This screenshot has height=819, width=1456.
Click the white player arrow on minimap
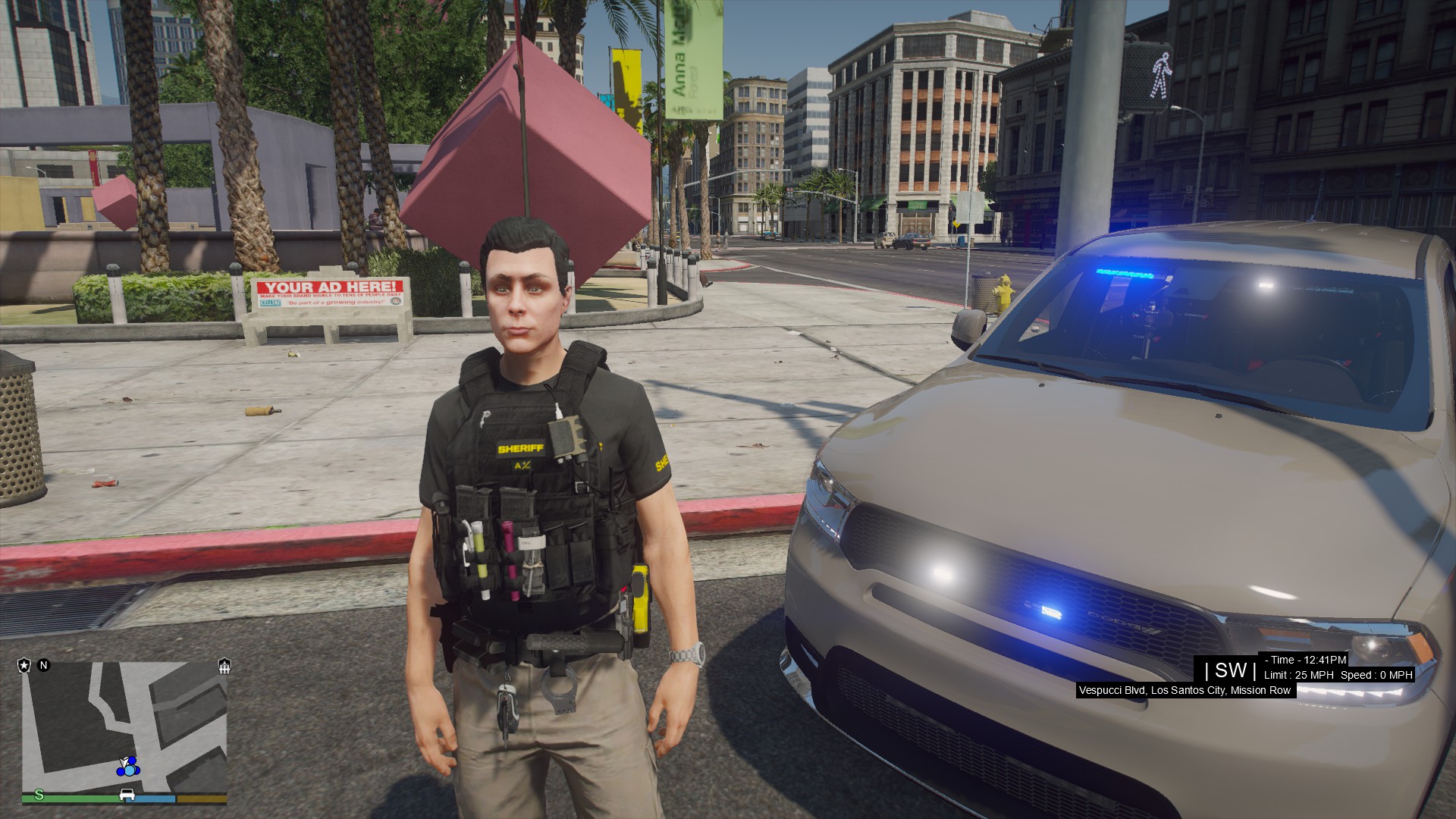tap(124, 761)
